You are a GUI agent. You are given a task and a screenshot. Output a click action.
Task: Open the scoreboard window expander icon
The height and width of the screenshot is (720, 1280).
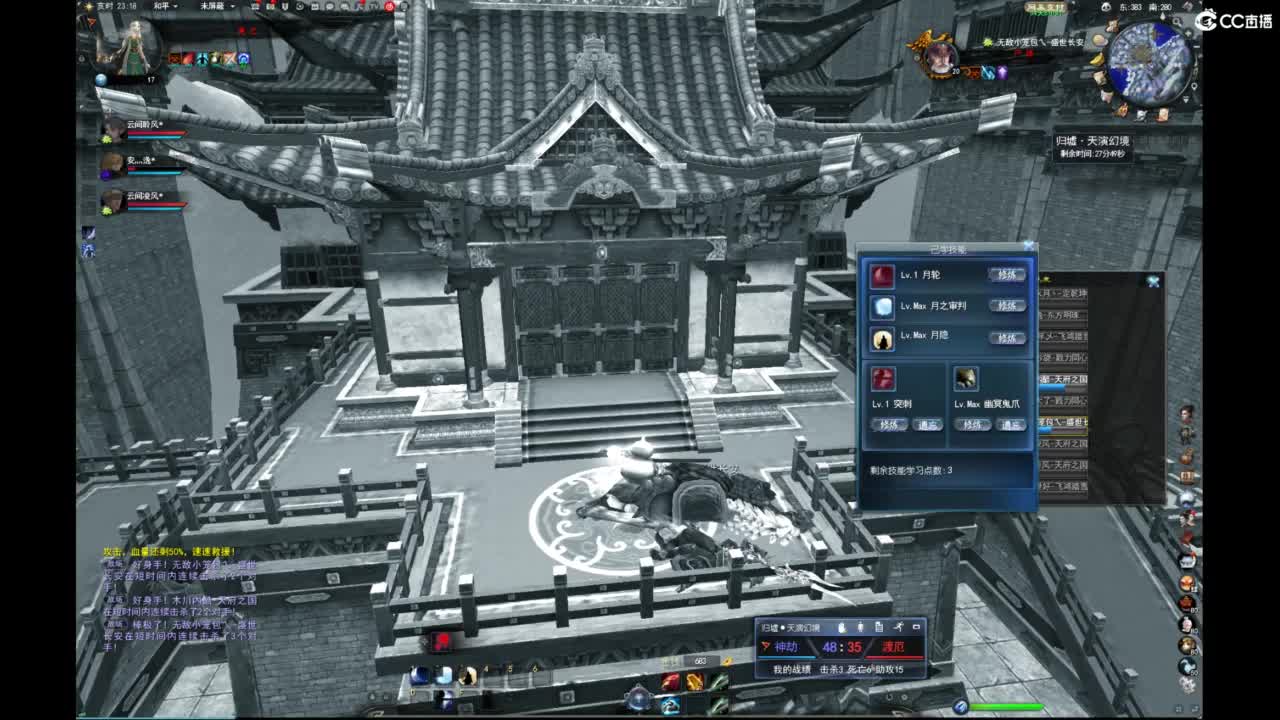pos(917,627)
